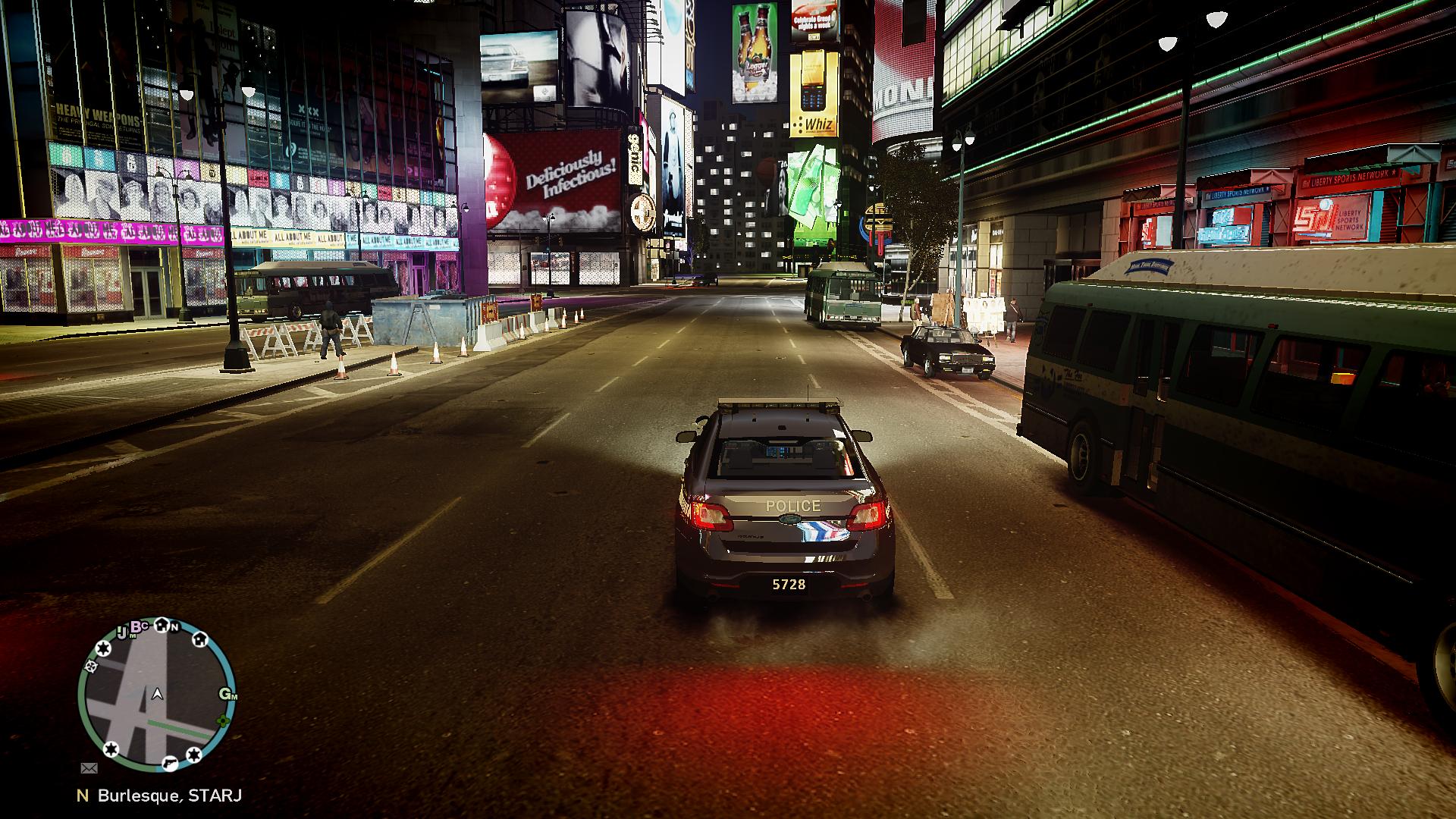Click the green GM marker on minimap
Image resolution: width=1456 pixels, height=819 pixels.
227,694
